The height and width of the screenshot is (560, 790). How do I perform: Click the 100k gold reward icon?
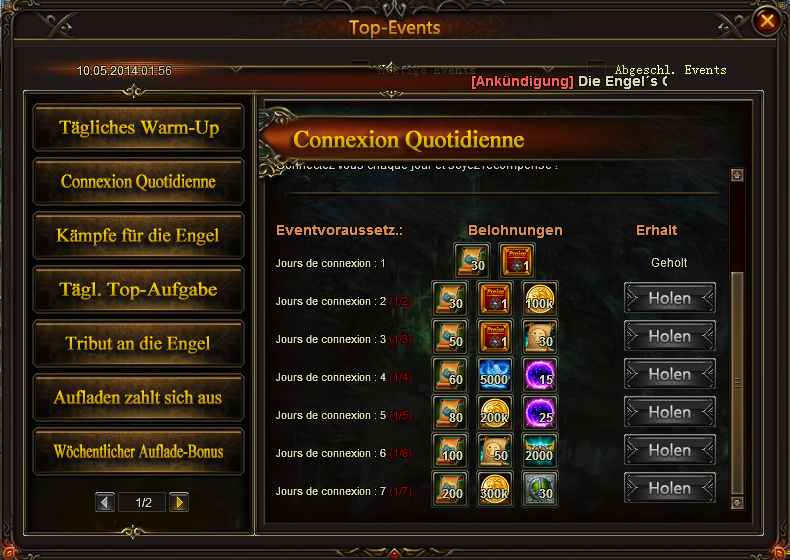[x=541, y=298]
